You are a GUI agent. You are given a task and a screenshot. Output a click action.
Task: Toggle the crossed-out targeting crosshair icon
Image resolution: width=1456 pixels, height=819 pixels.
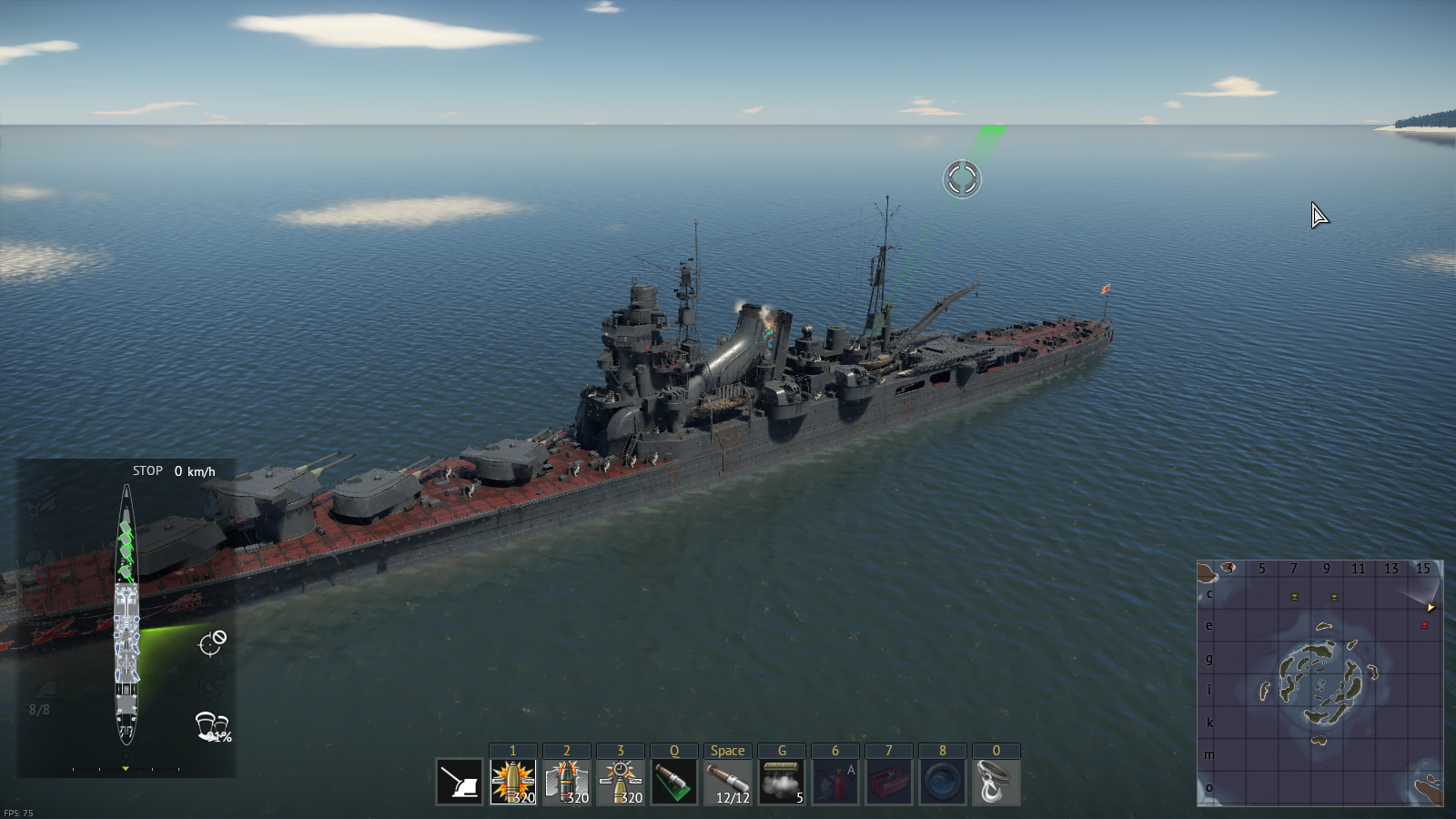click(212, 642)
